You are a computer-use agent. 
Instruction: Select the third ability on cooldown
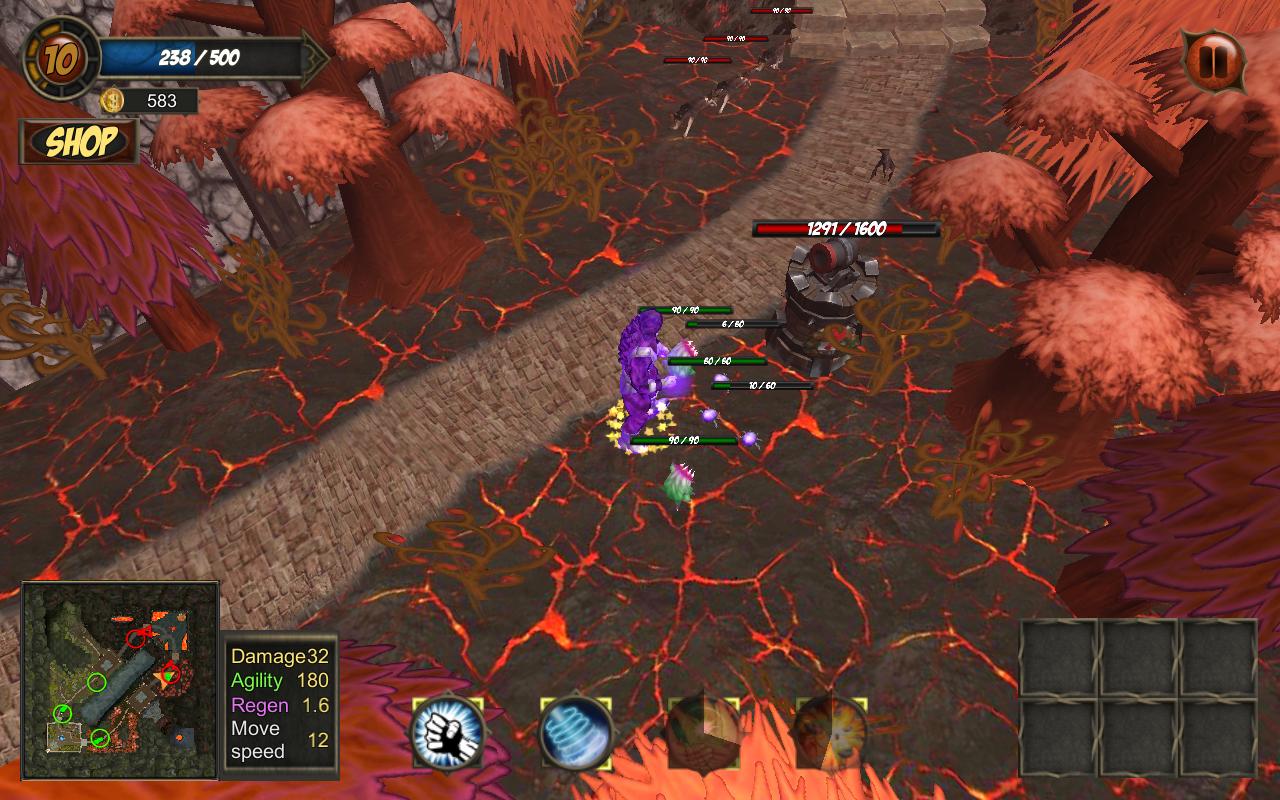coord(704,733)
